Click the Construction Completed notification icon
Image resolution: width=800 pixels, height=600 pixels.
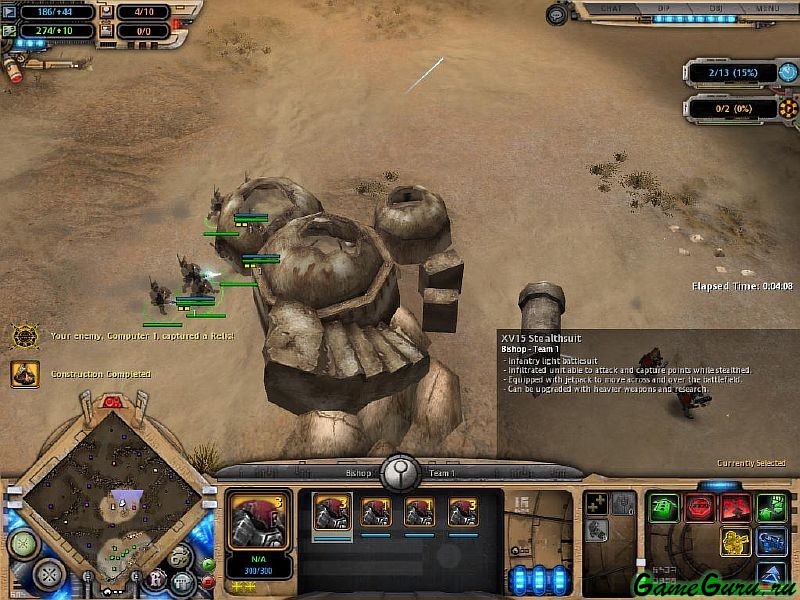point(25,374)
